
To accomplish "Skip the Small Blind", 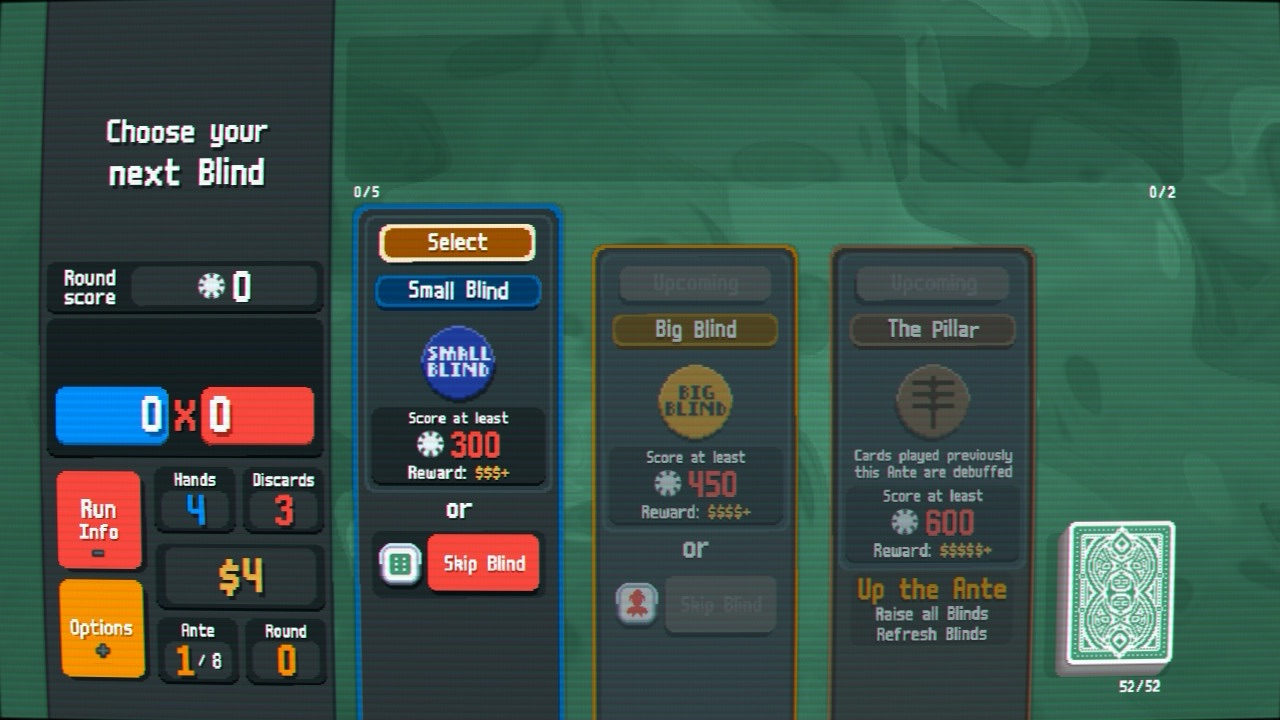I will point(484,563).
